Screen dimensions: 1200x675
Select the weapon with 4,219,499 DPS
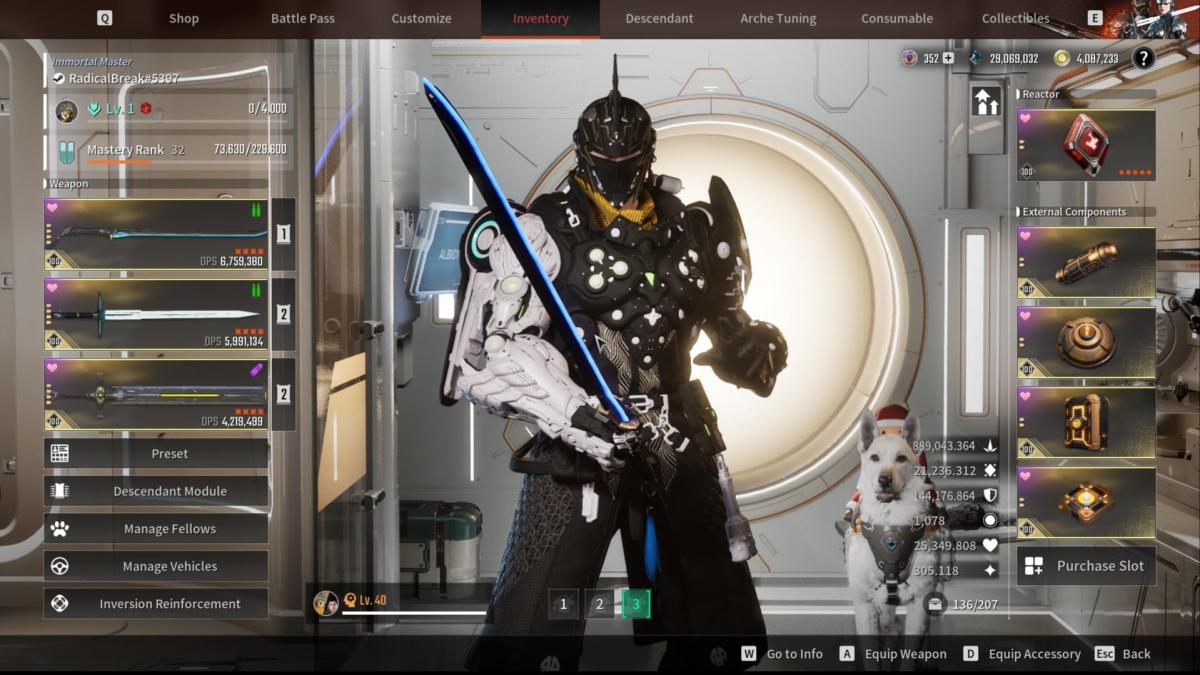click(x=156, y=394)
